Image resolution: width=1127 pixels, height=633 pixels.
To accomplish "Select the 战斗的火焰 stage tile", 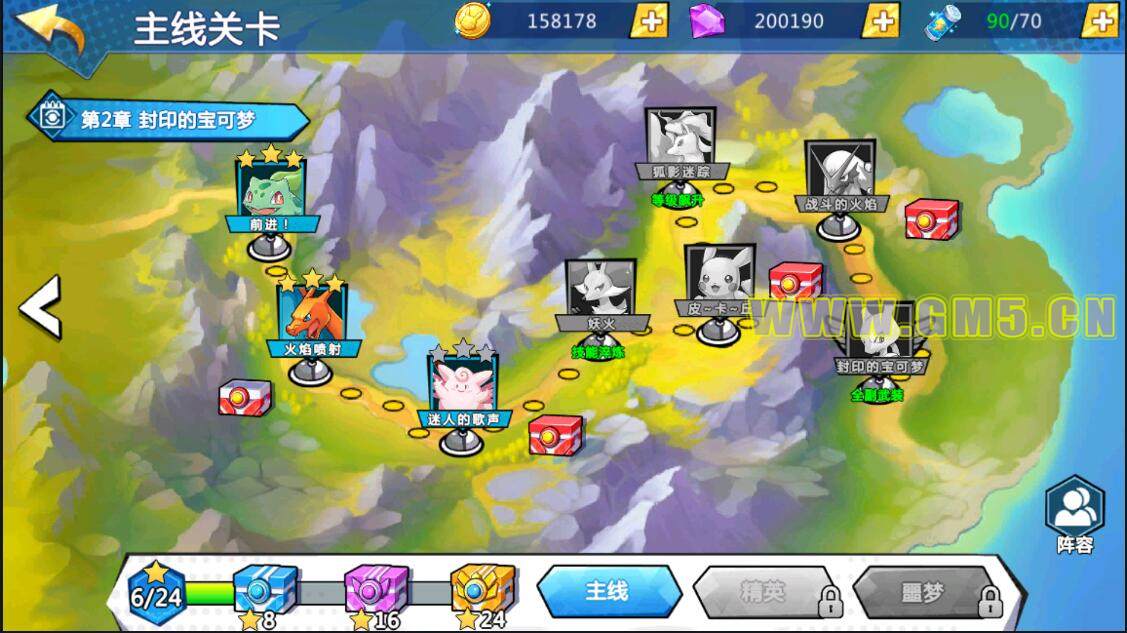I will coord(839,174).
